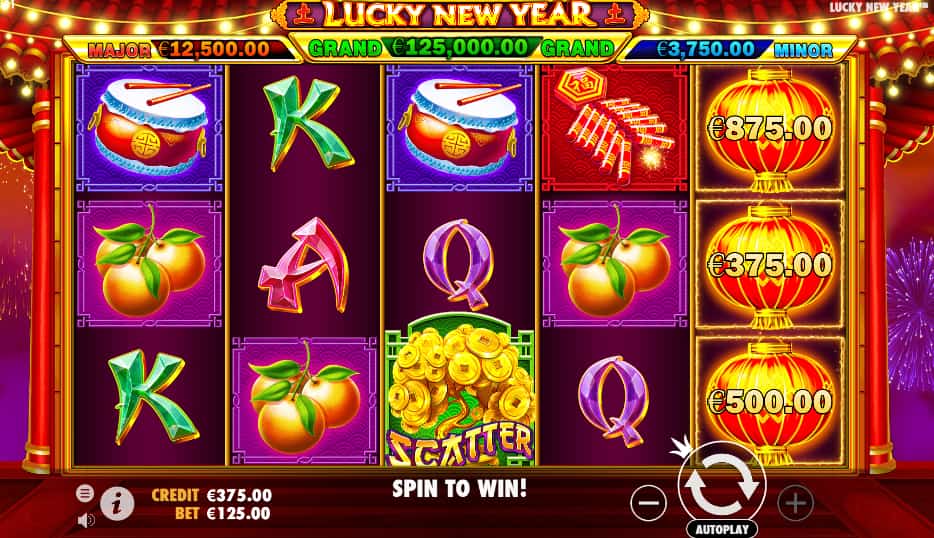The image size is (934, 538).
Task: Decrease the bet with the minus button
Action: 650,502
